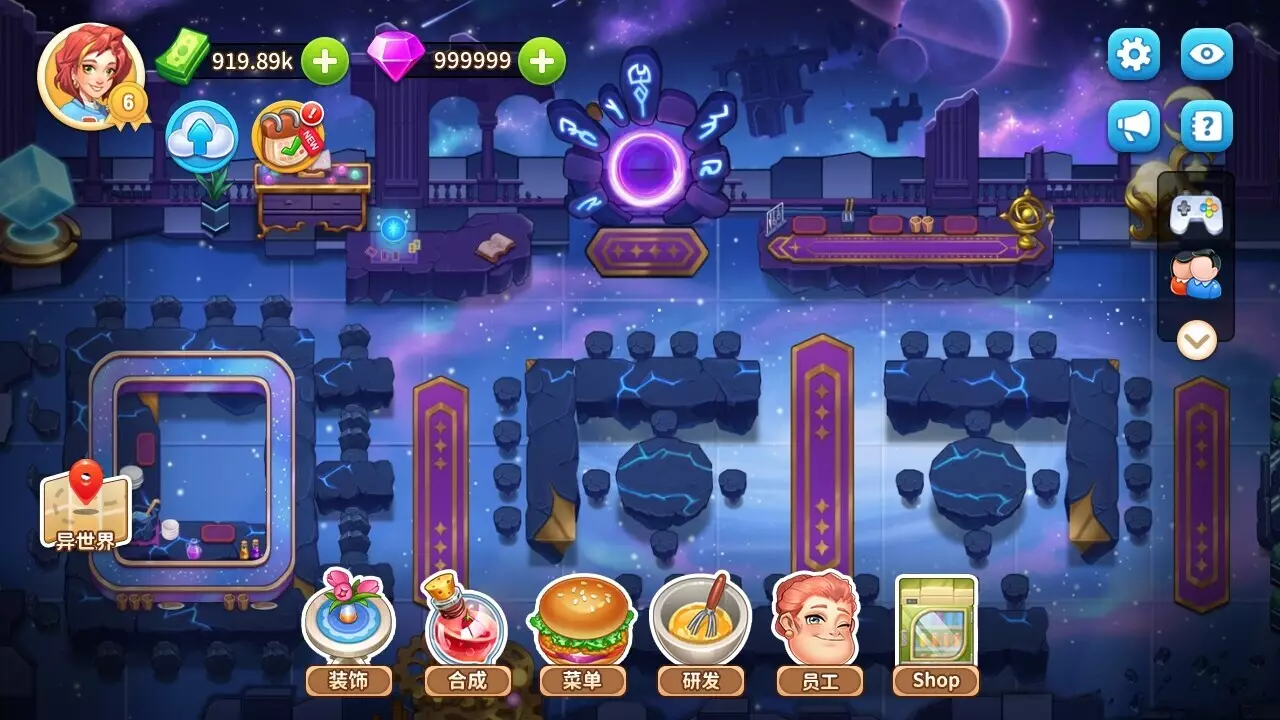
Task: Open the friends icon in the side panel
Action: [x=1196, y=275]
